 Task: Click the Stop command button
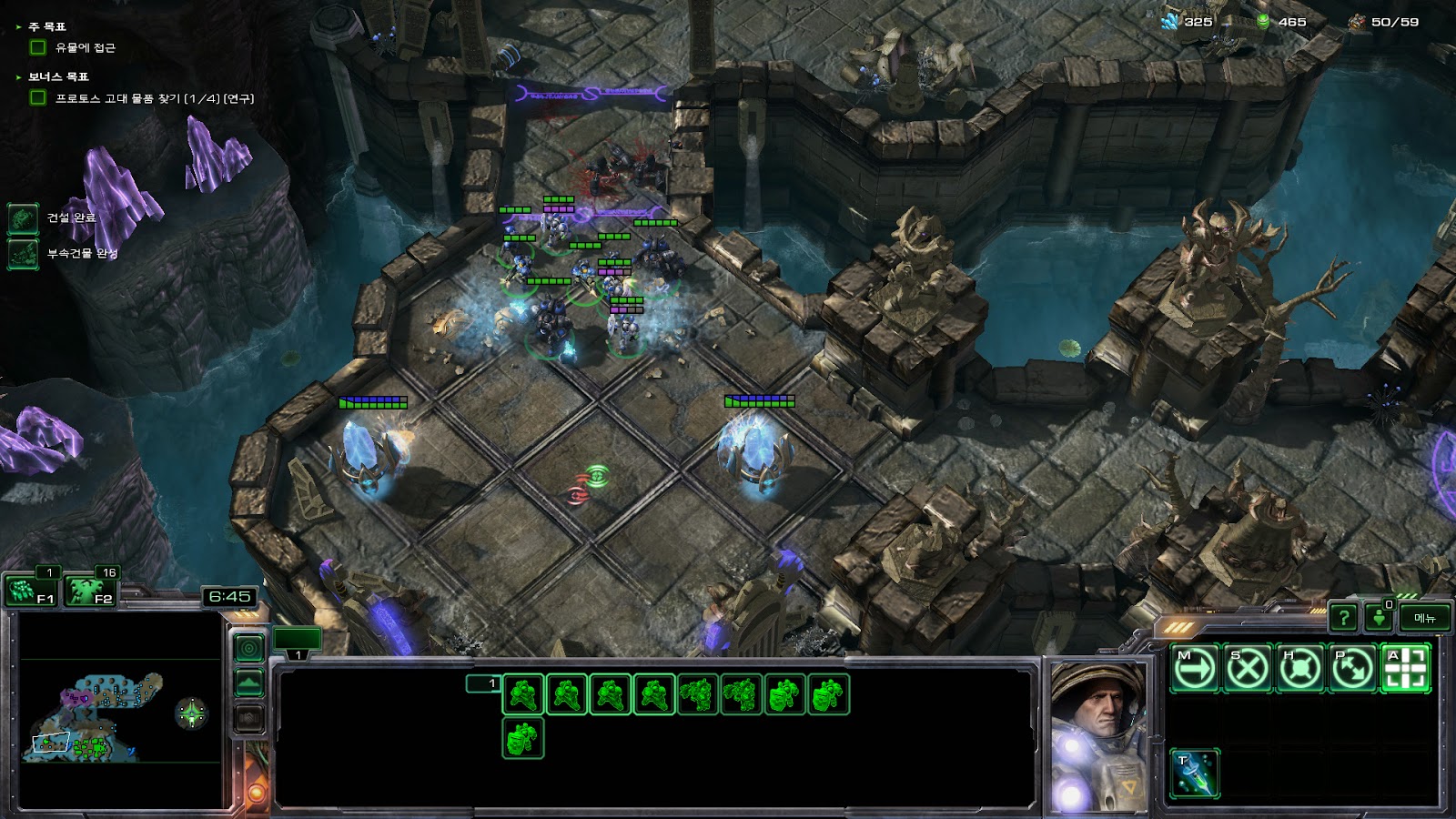(1248, 669)
